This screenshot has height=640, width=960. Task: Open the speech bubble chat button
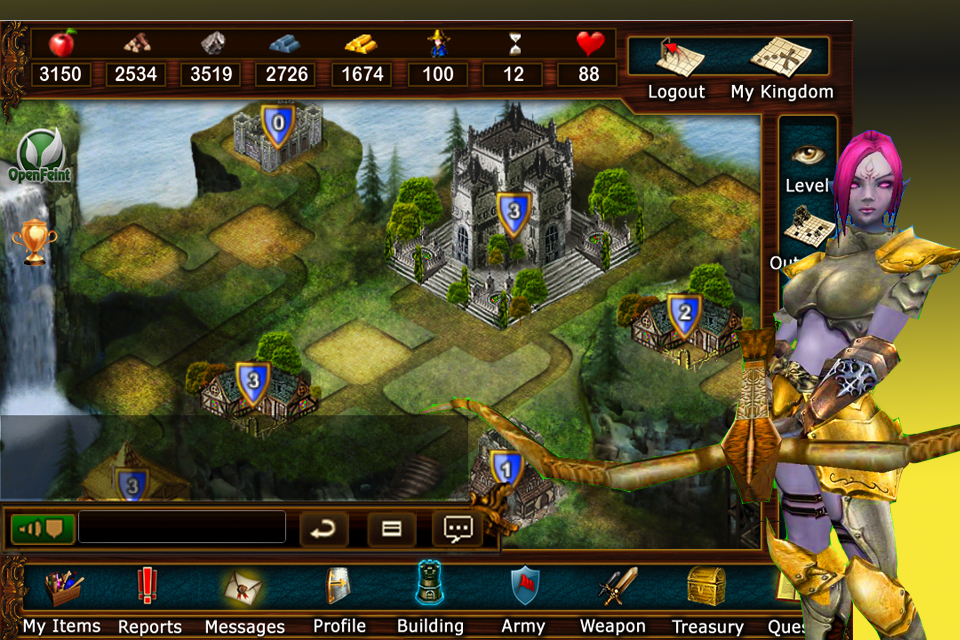(457, 528)
